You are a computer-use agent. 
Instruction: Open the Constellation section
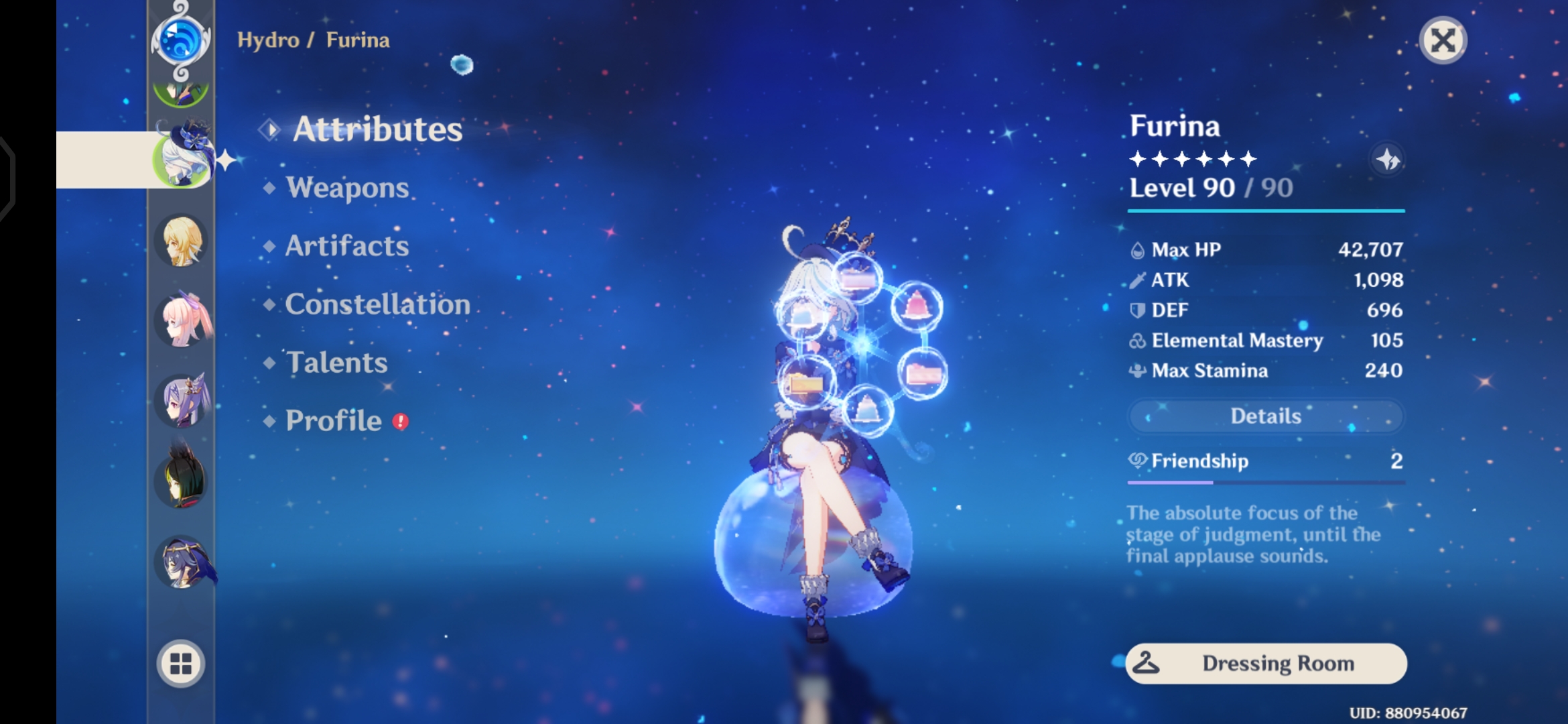coord(377,305)
